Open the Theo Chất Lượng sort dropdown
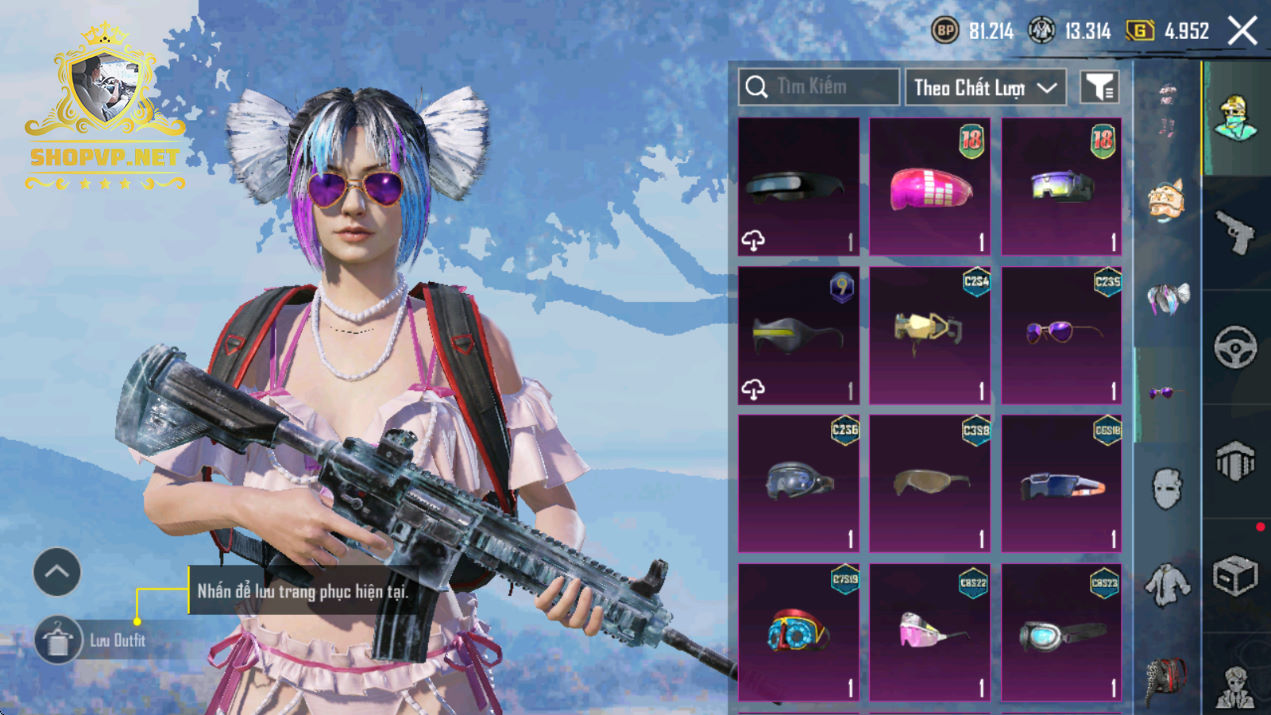 (x=984, y=88)
